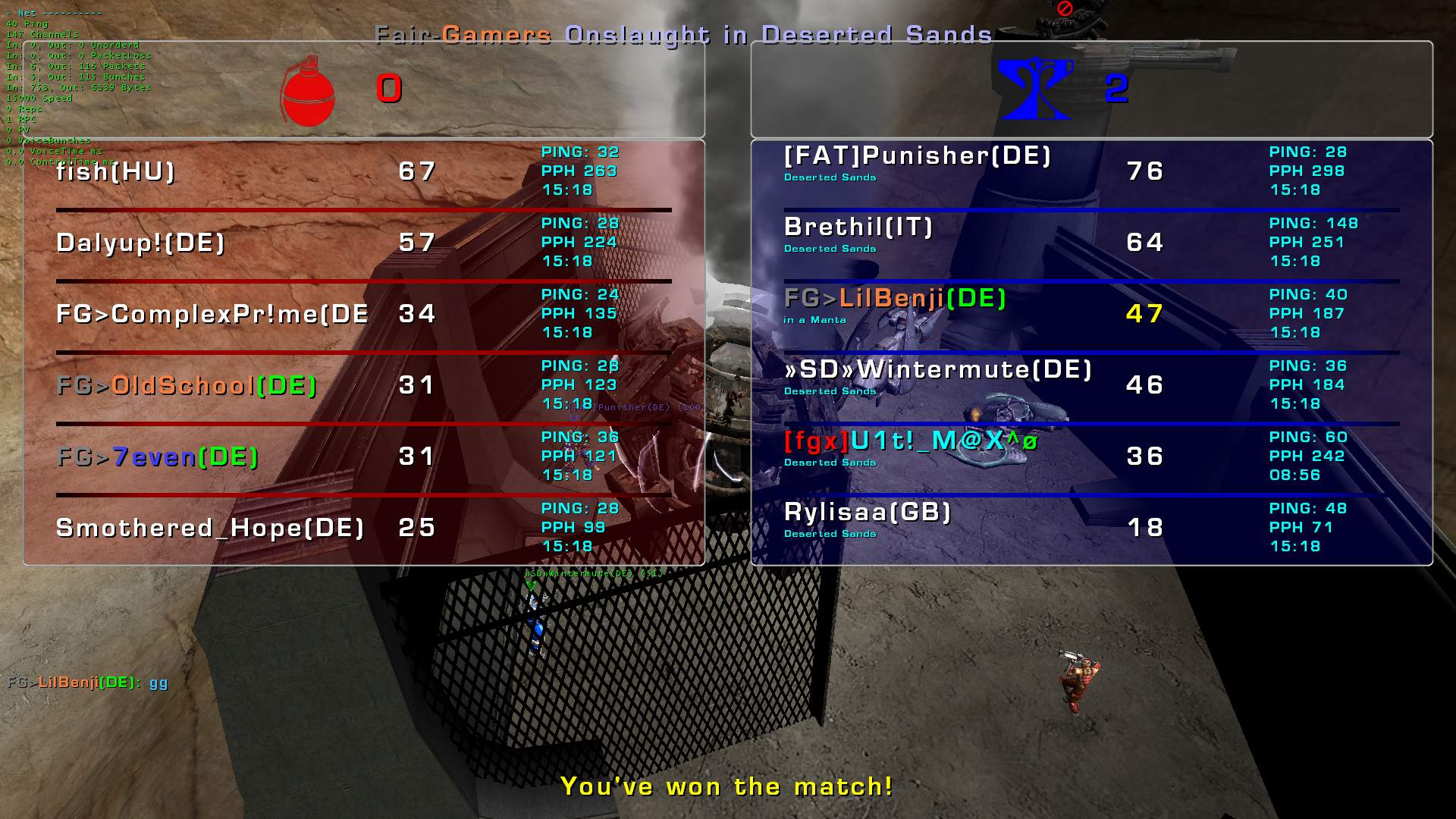
Task: Click [FAT]Punisher(DE) in the blue team list
Action: [x=918, y=156]
